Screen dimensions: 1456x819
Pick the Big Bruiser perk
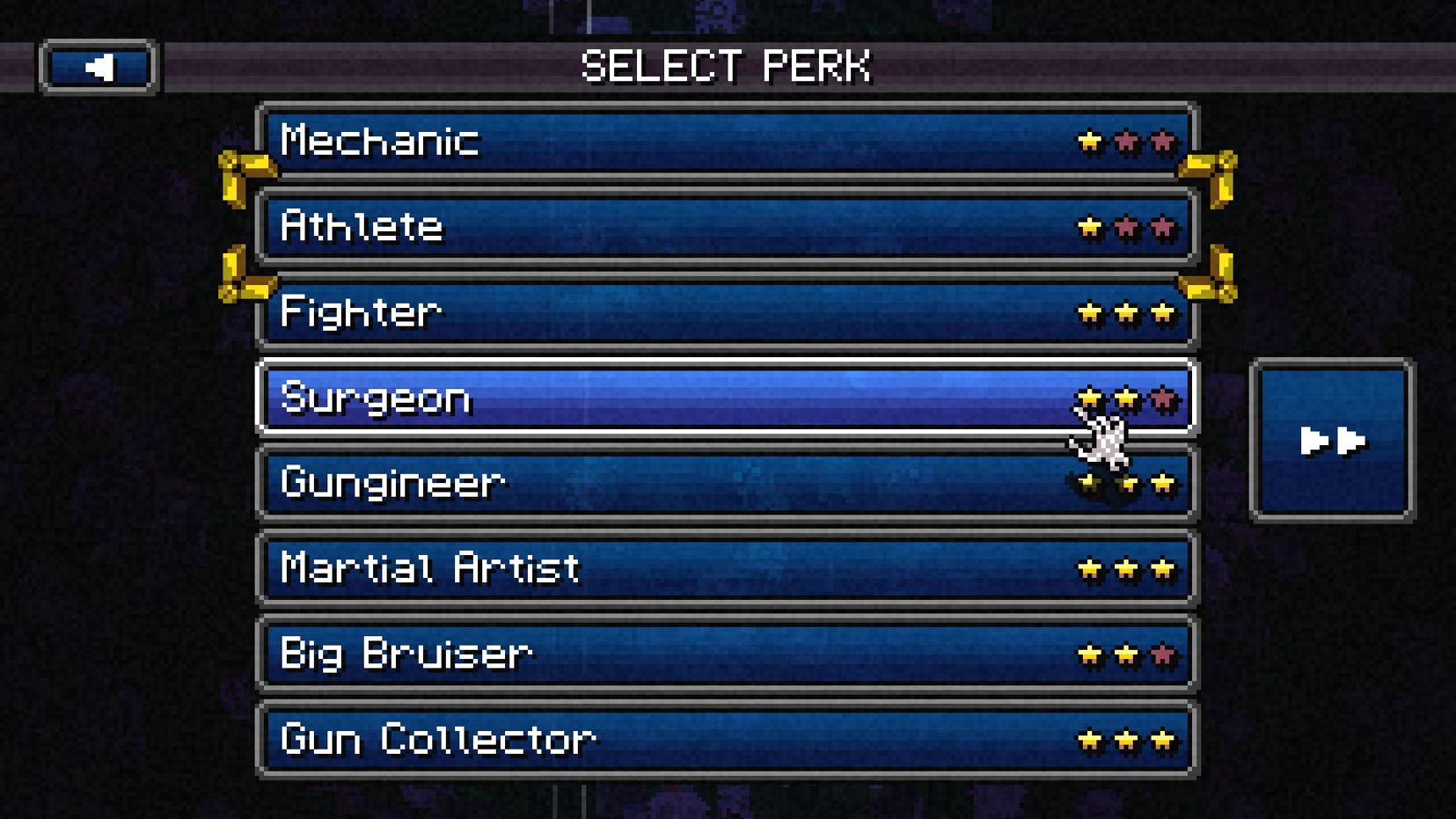point(727,654)
